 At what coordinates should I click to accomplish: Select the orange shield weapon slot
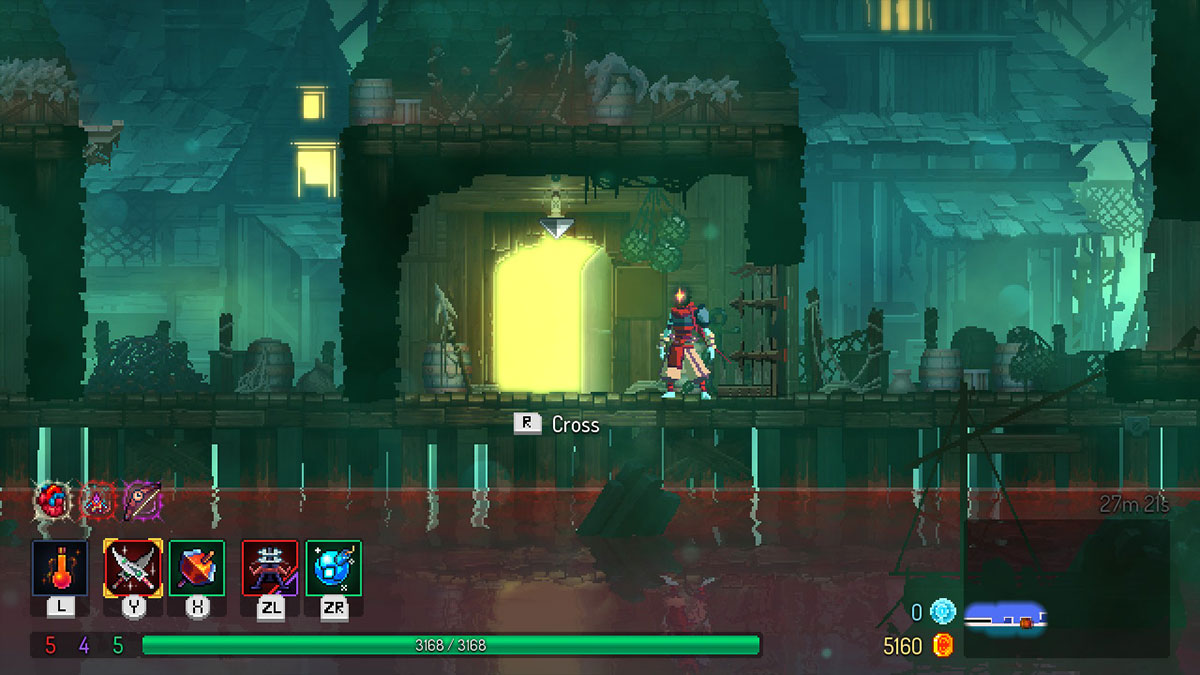click(197, 568)
